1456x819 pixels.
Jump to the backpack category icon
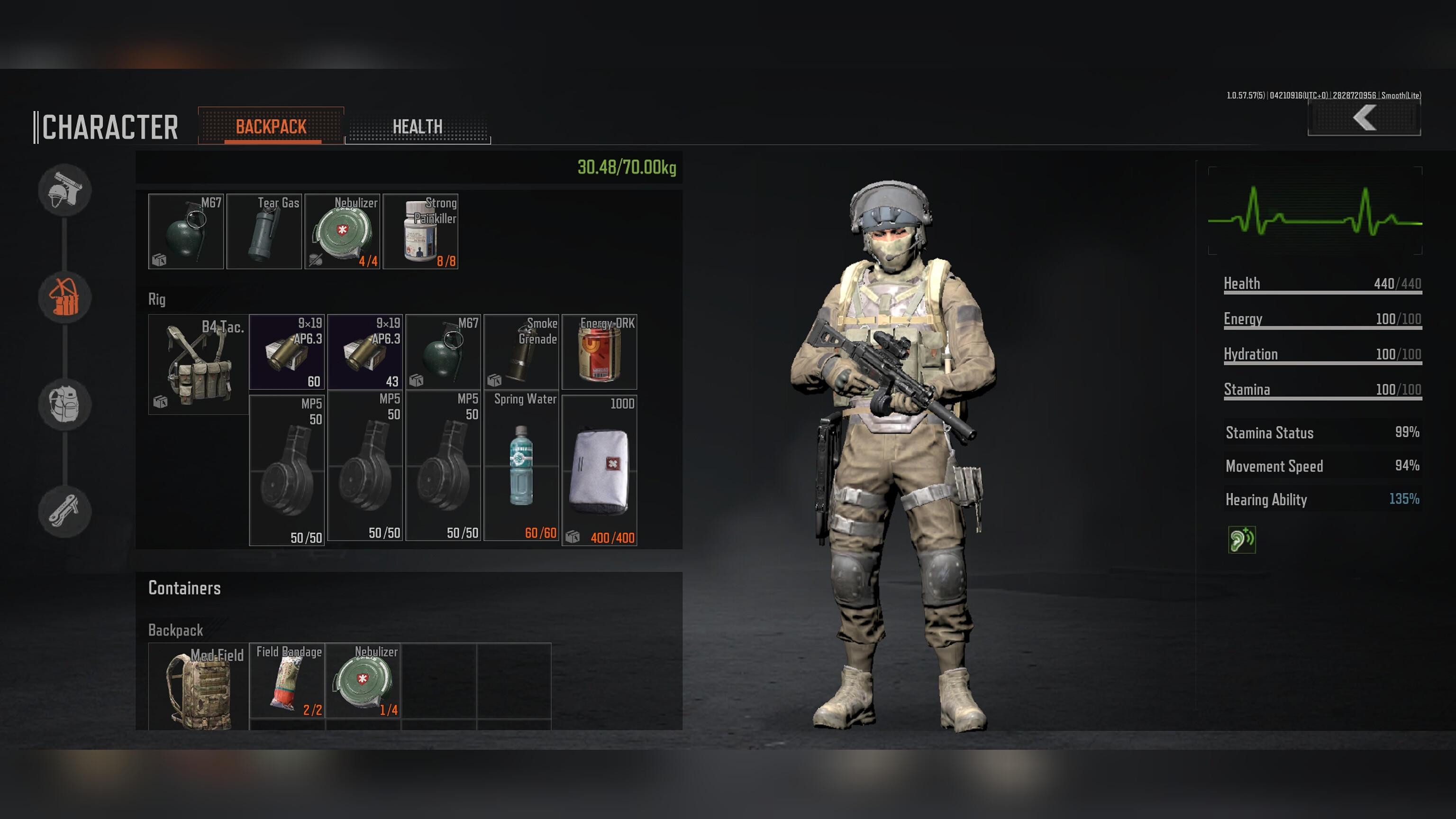coord(65,404)
